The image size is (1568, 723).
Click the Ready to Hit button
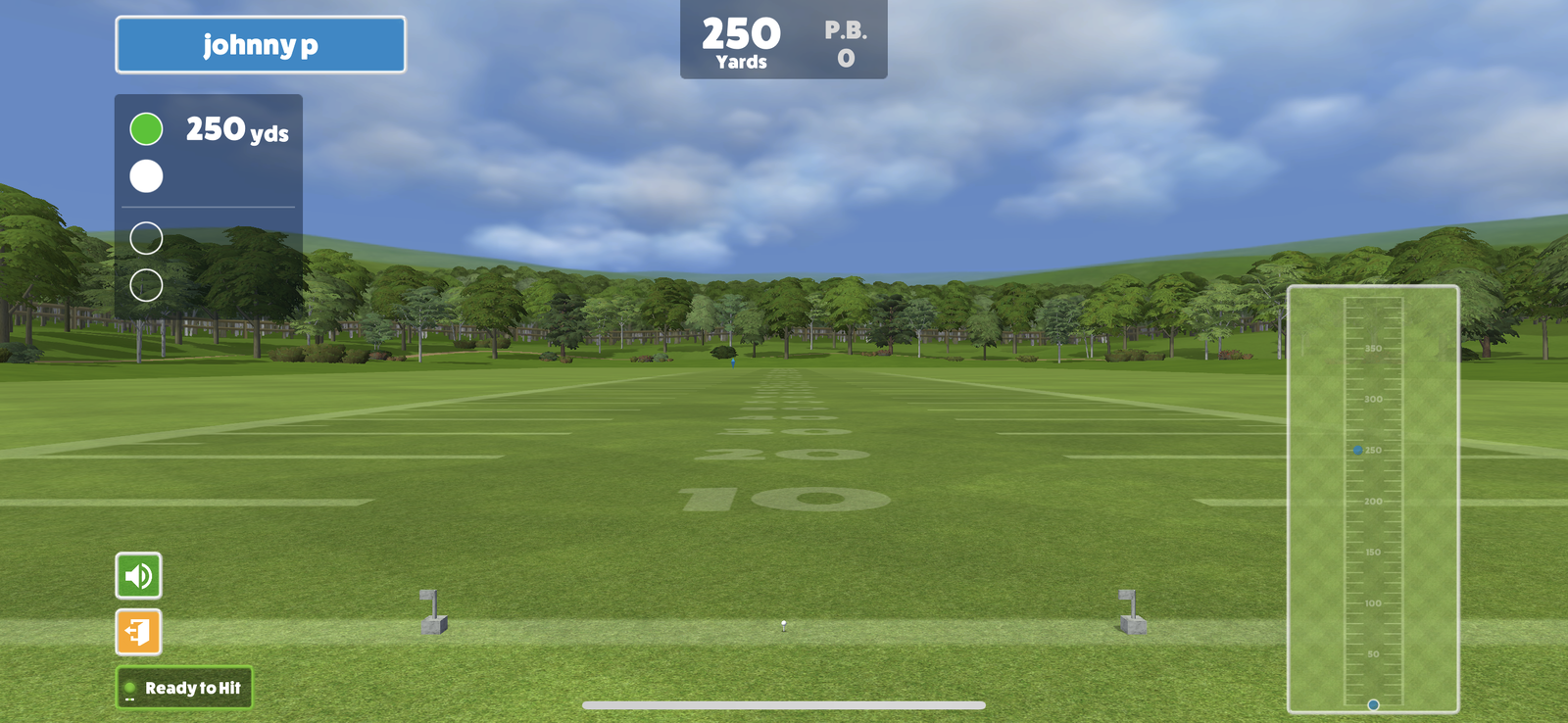[184, 687]
